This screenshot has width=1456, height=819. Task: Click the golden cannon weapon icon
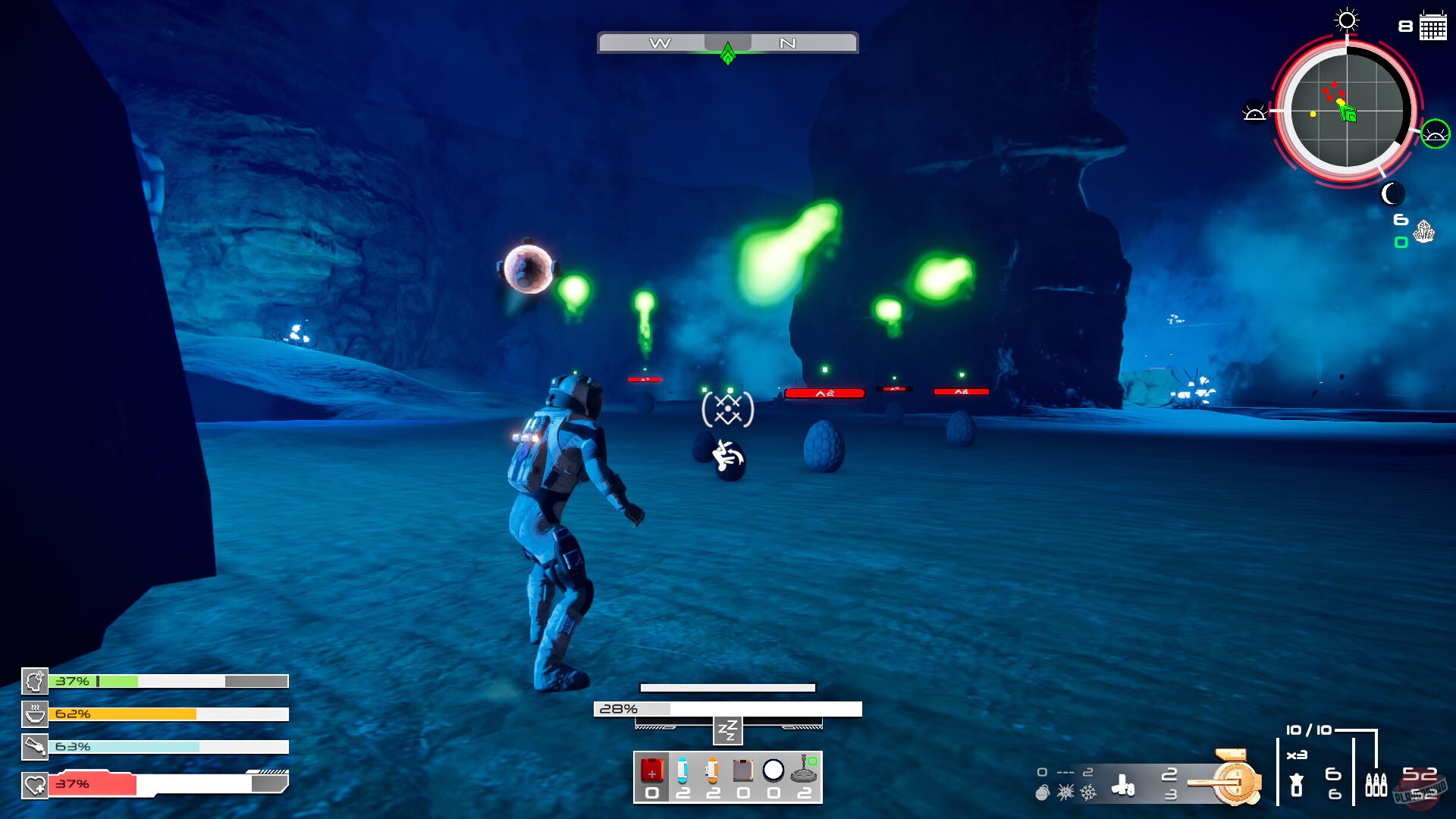pos(1237,781)
